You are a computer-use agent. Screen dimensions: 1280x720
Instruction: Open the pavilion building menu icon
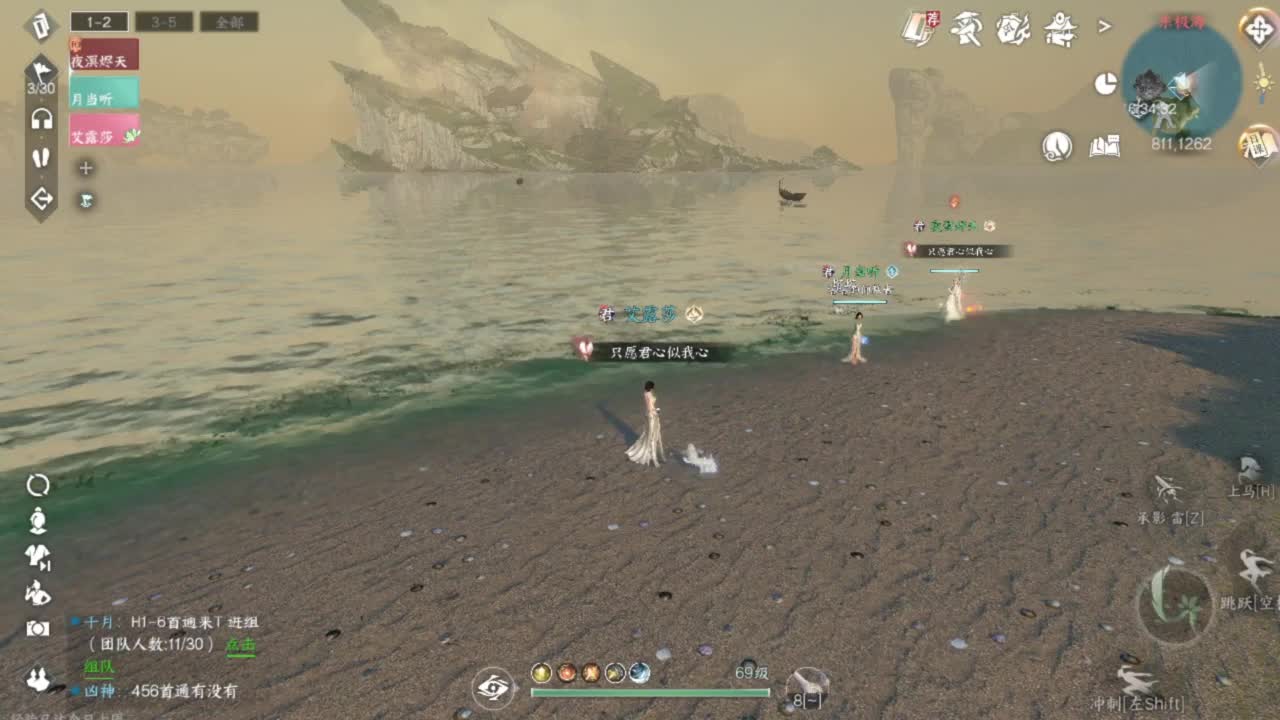coord(1060,29)
